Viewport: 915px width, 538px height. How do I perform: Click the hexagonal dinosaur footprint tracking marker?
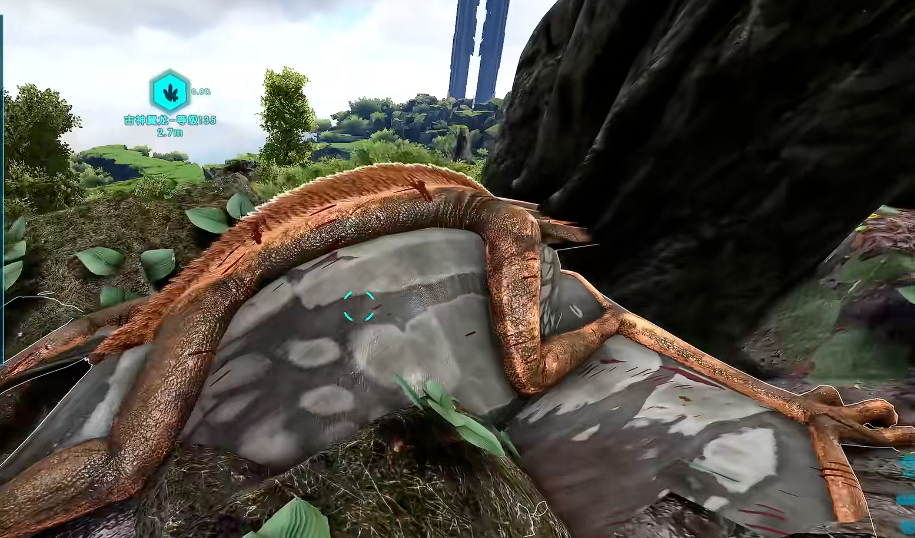169,91
